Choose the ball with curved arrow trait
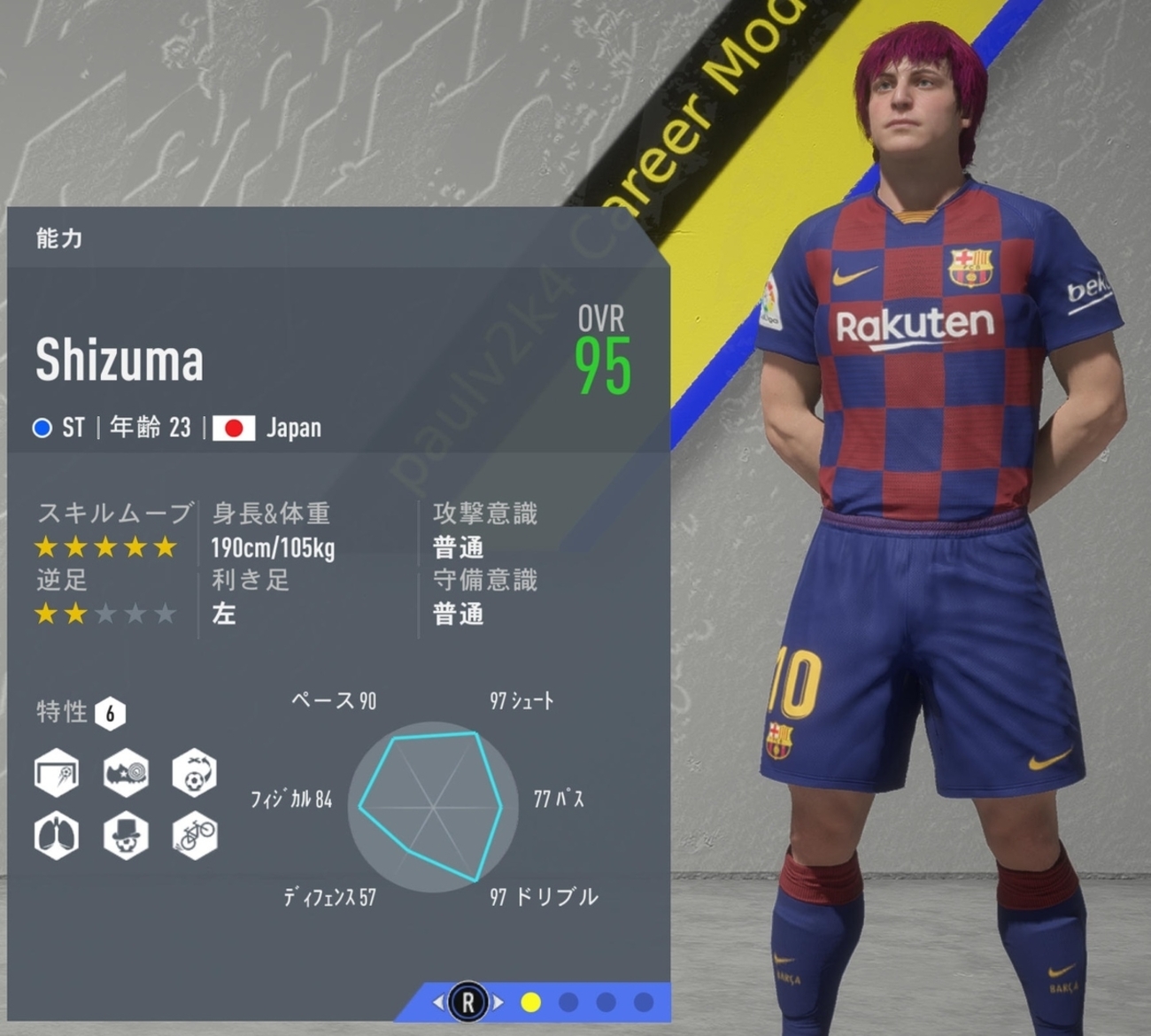The width and height of the screenshot is (1151, 1036). (x=194, y=773)
